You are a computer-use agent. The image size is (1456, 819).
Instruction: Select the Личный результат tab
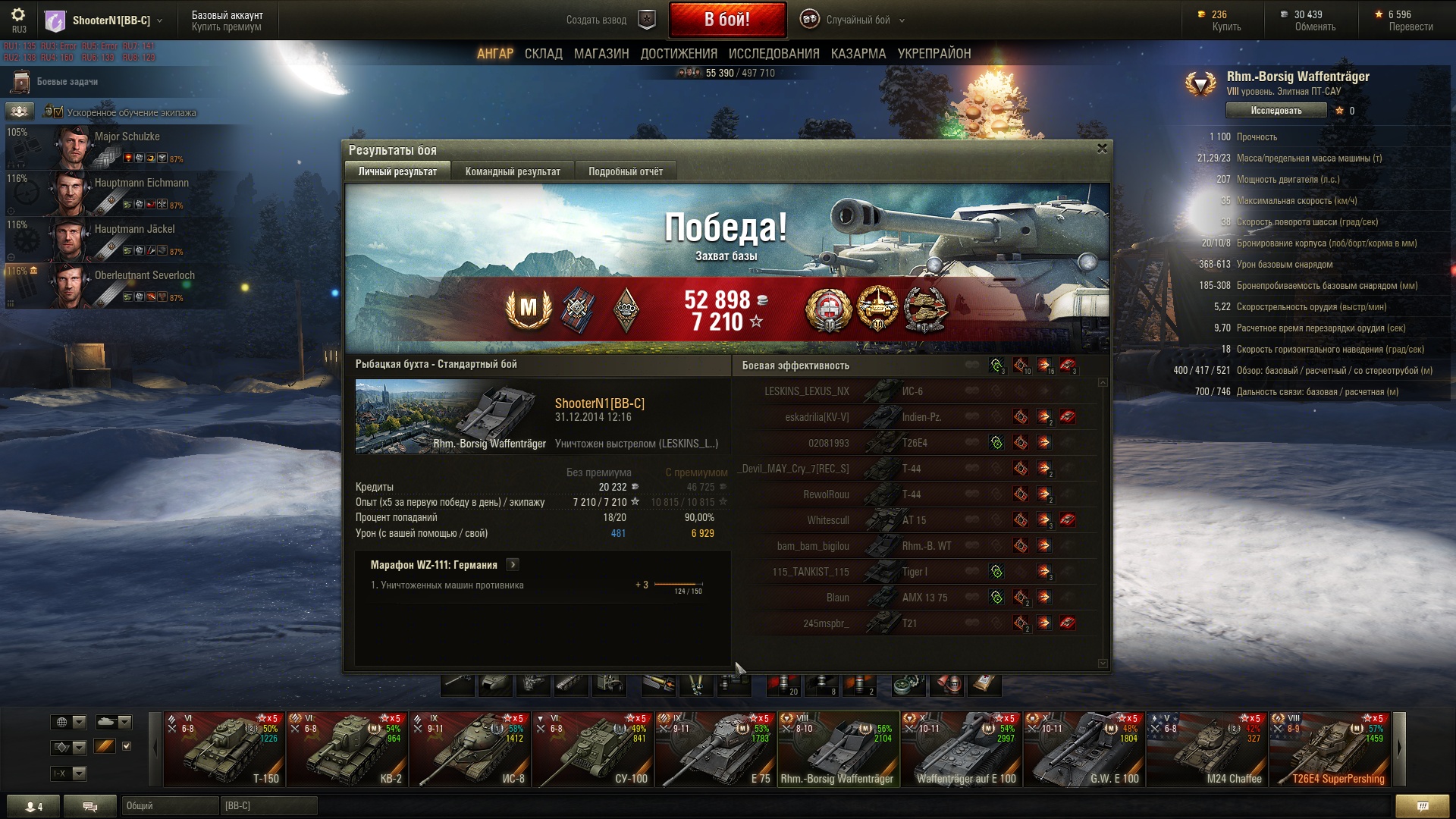tap(397, 171)
